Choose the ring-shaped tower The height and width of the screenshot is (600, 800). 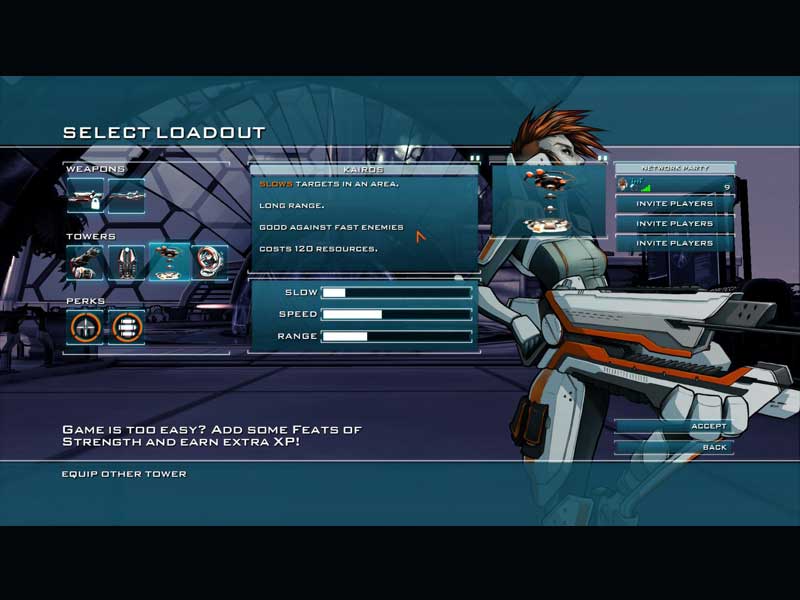(209, 262)
